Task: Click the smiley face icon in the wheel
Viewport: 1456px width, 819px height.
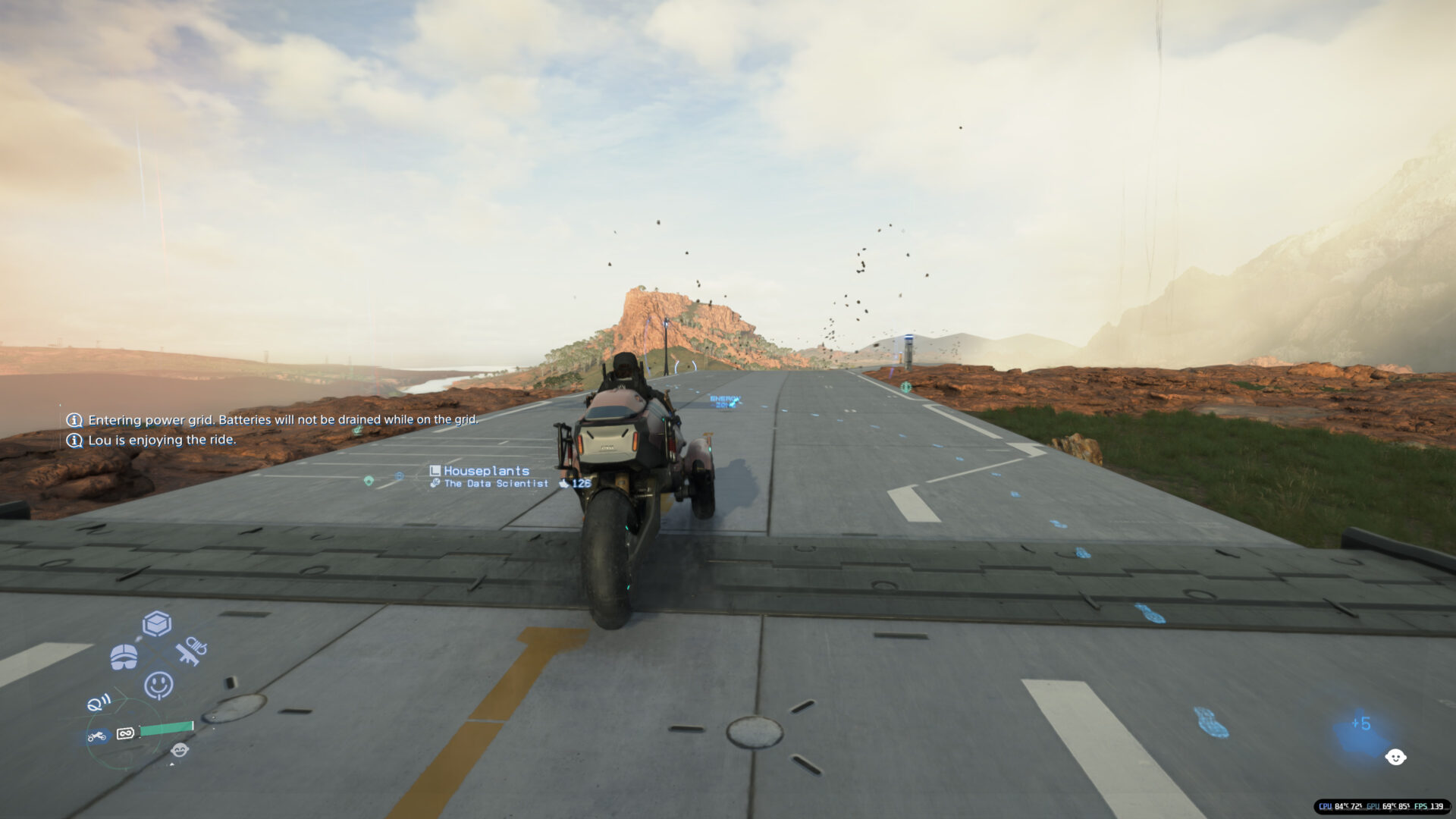Action: pos(158,685)
